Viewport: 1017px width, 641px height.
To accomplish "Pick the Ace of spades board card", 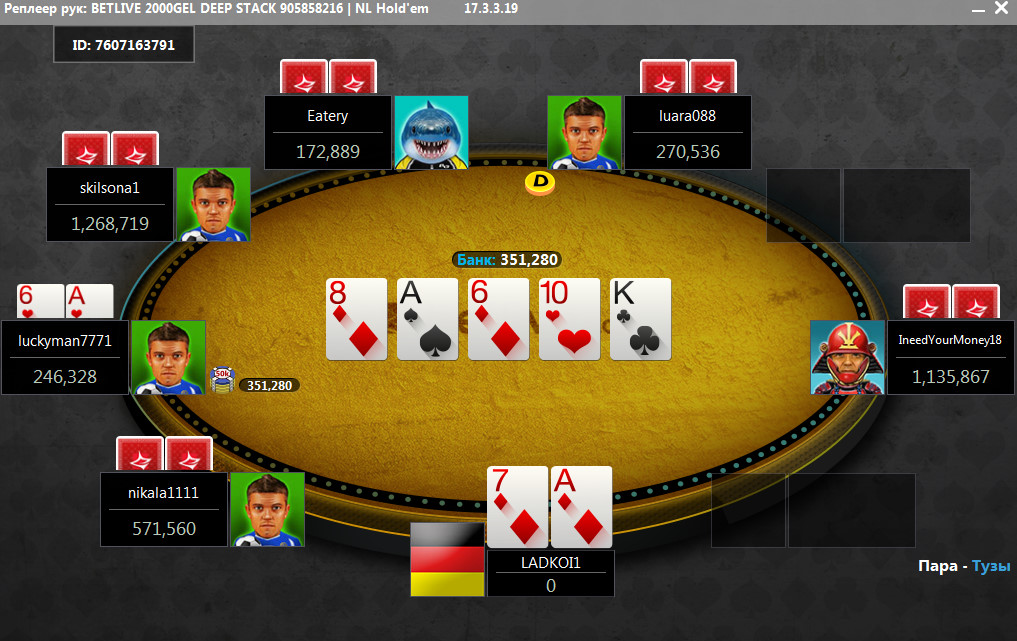I will pyautogui.click(x=427, y=319).
